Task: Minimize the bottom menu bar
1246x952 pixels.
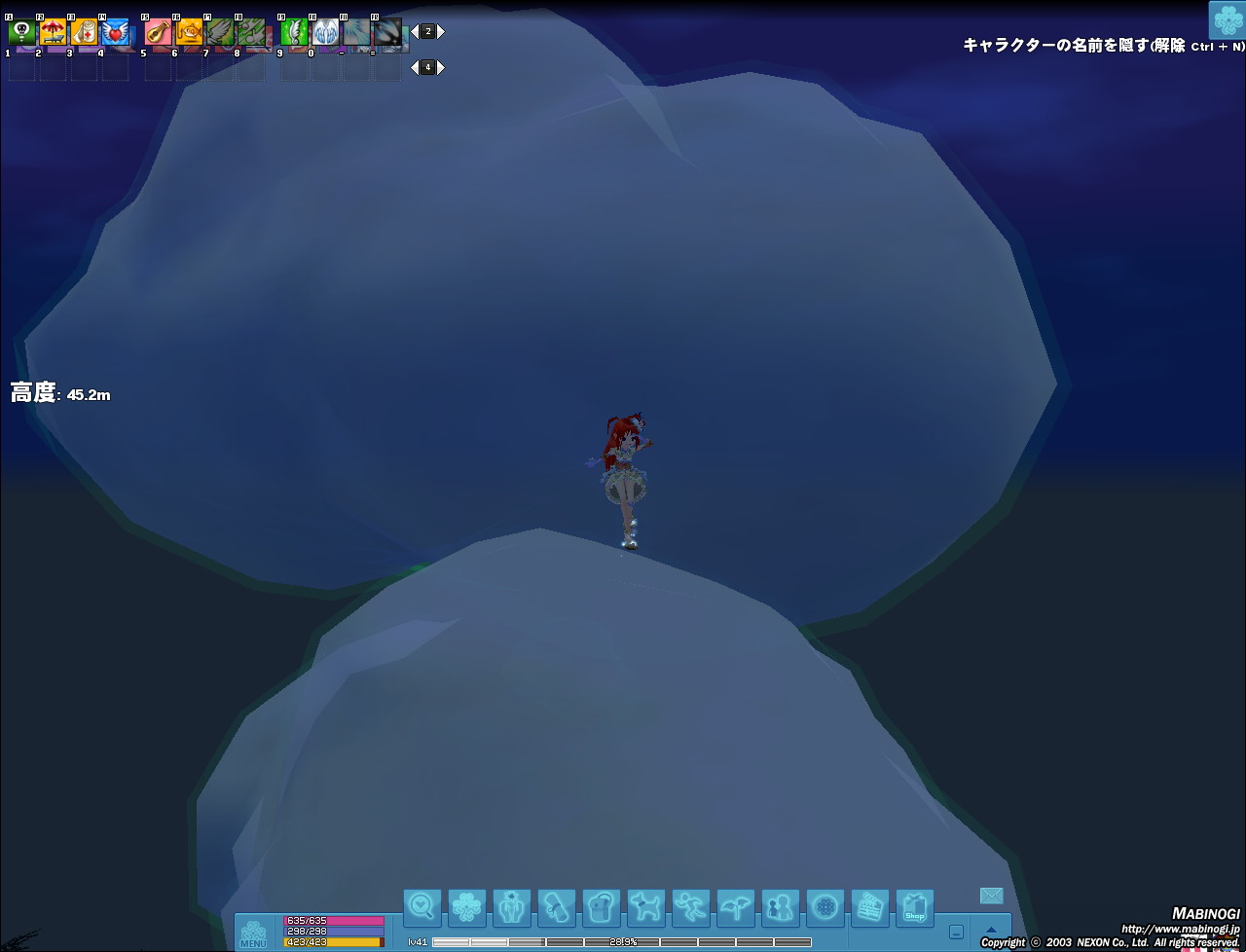Action: [957, 932]
